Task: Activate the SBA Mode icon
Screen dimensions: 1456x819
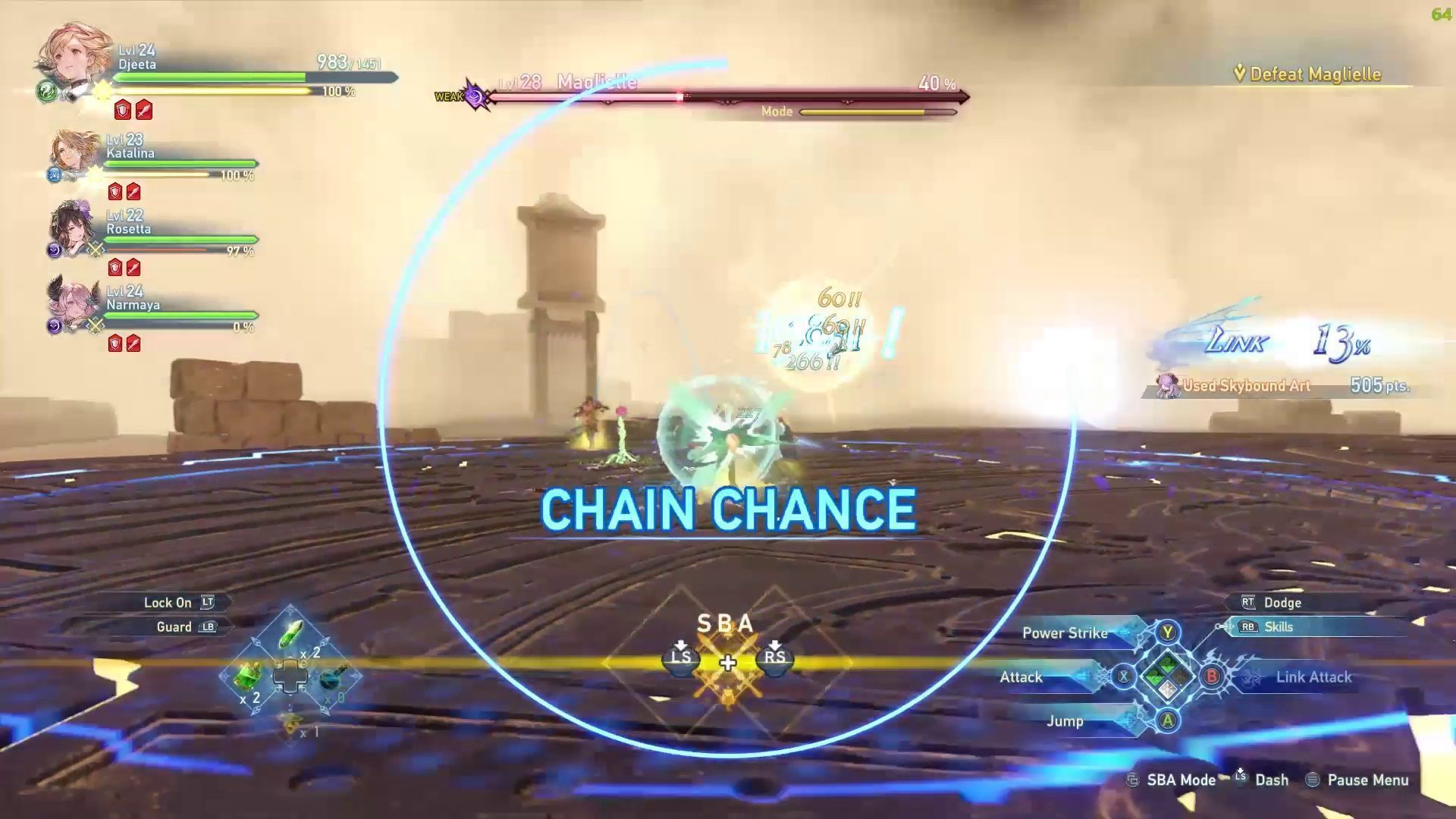Action: point(1131,780)
